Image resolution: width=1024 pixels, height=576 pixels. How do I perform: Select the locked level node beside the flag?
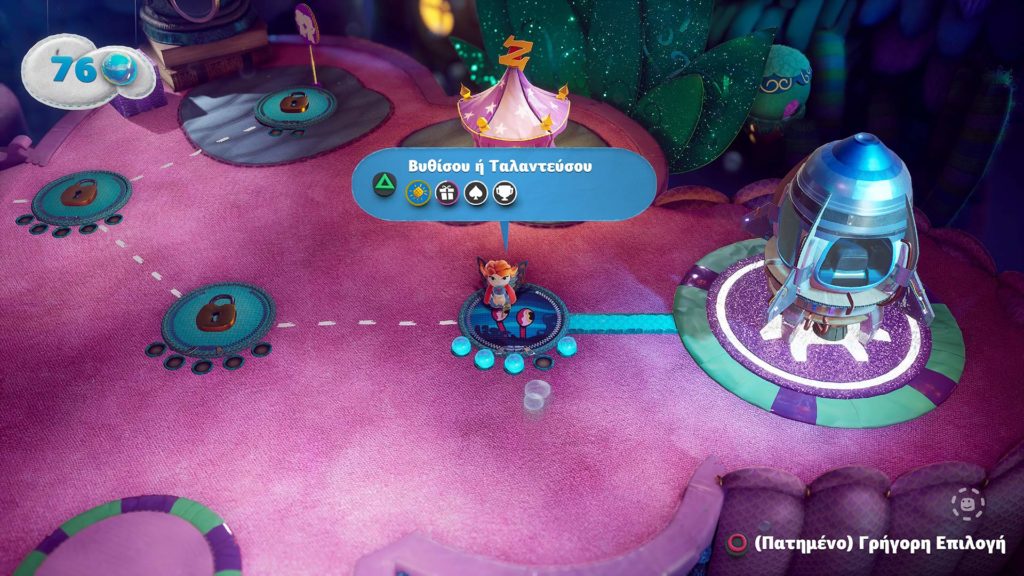[x=294, y=105]
